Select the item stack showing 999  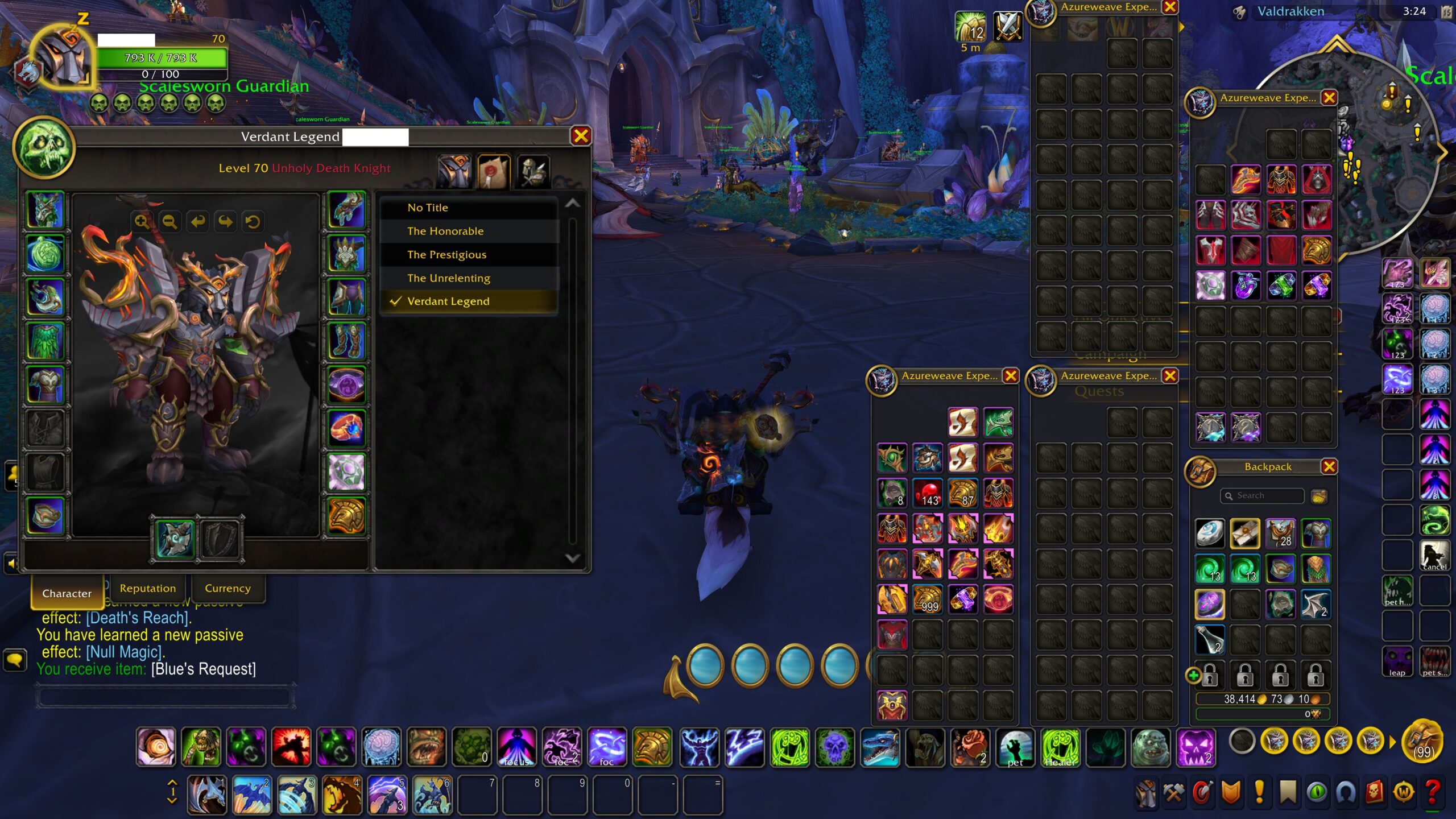(x=928, y=599)
